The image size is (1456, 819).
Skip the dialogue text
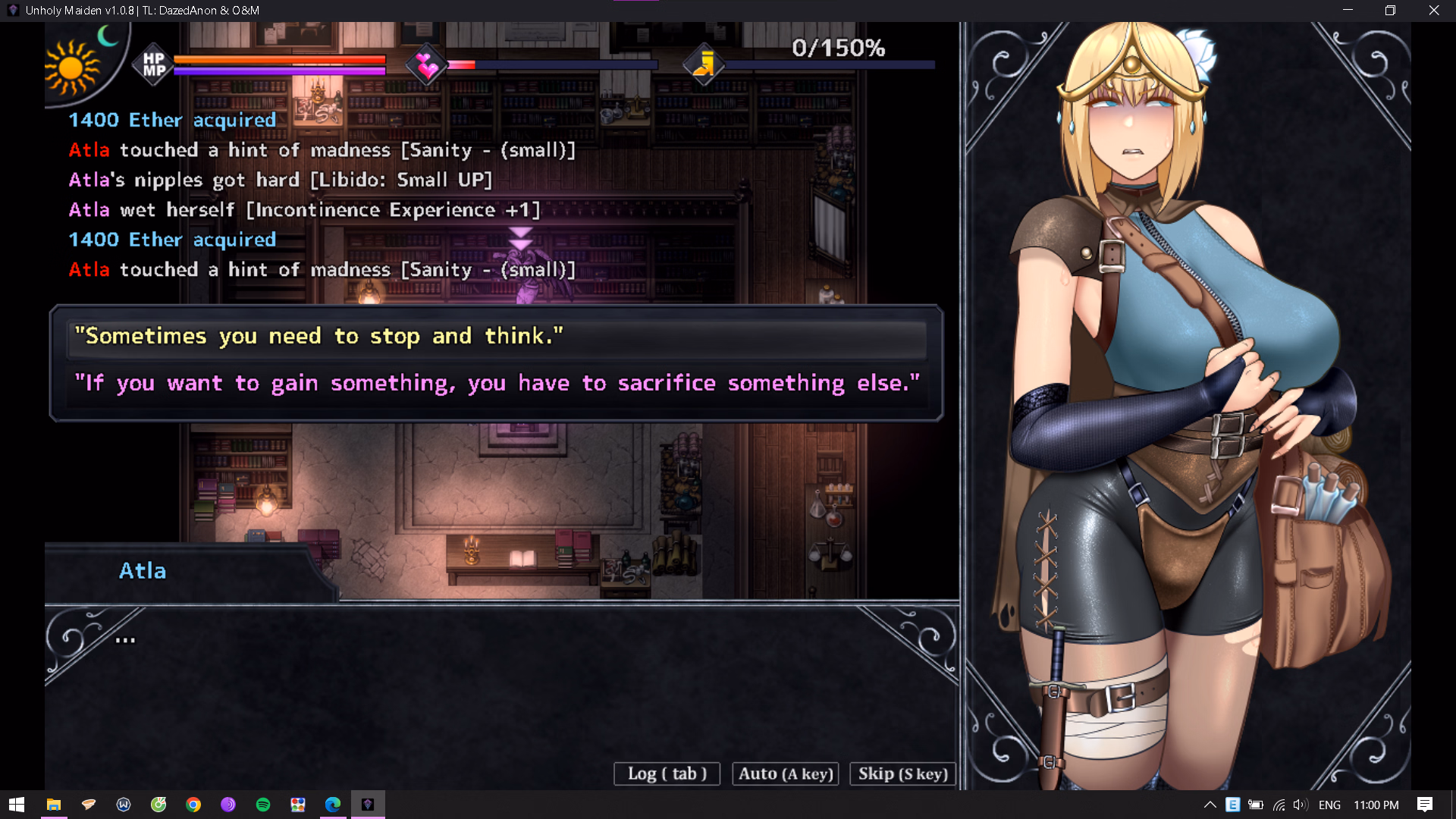point(902,773)
